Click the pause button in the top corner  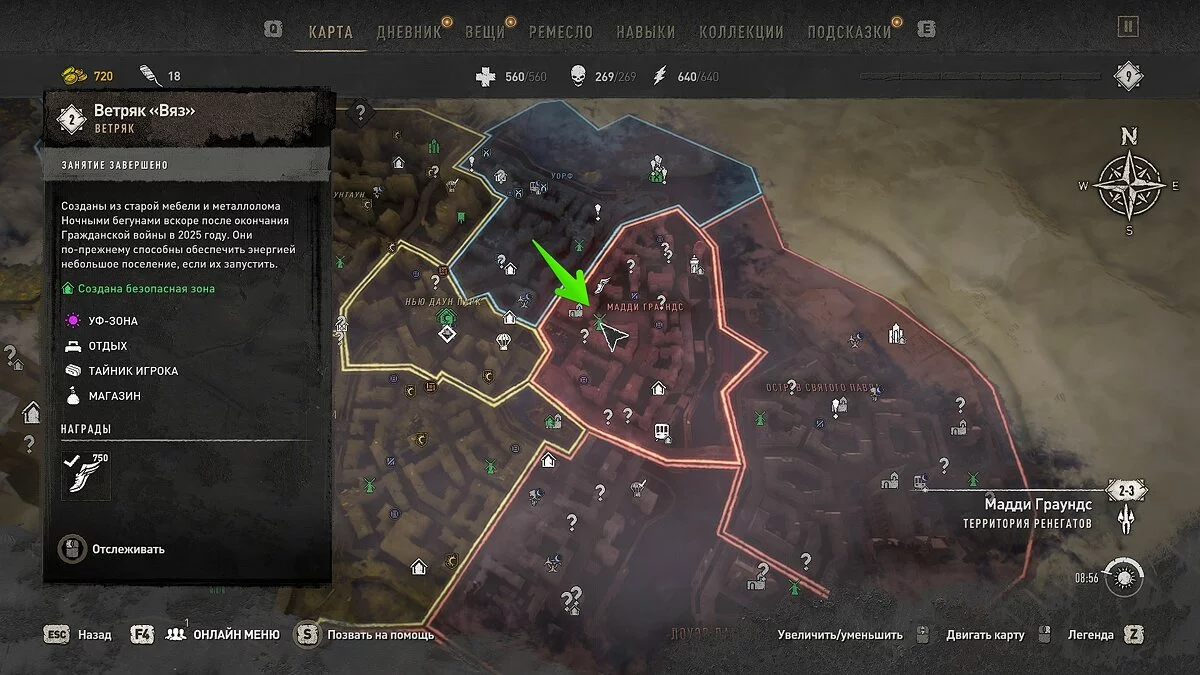(1128, 27)
